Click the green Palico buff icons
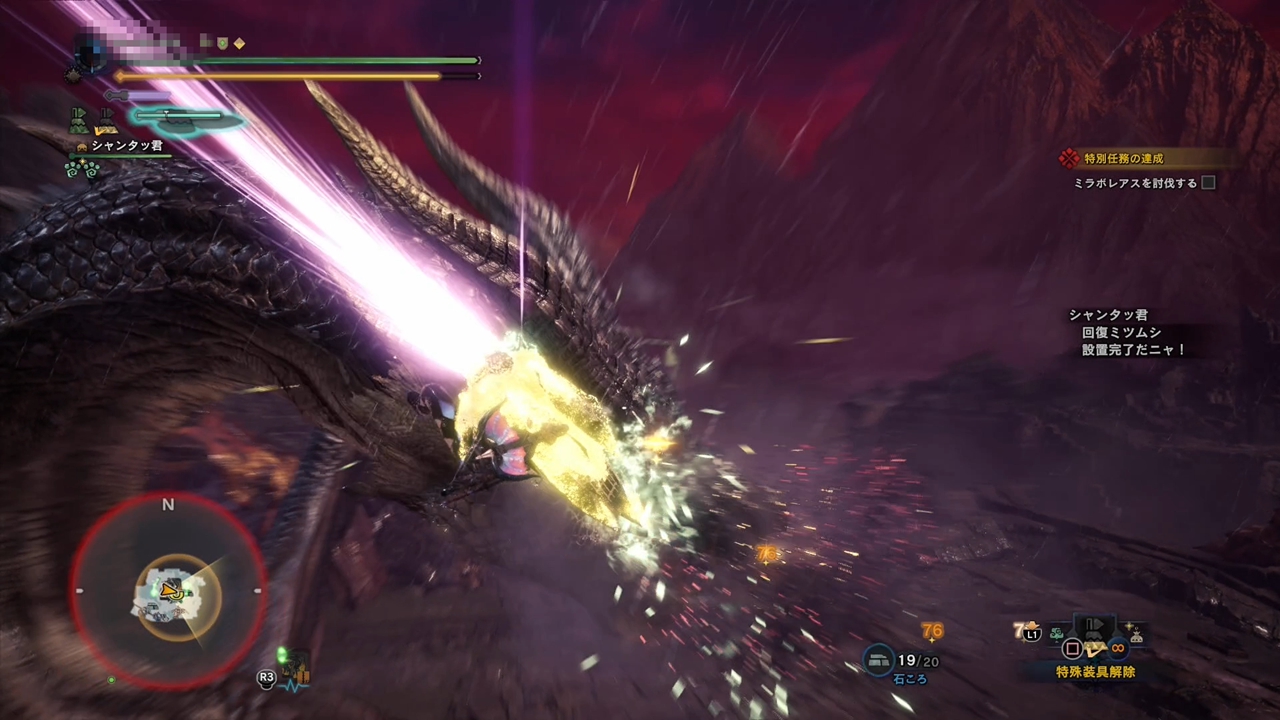The image size is (1280, 720). pyautogui.click(x=80, y=168)
